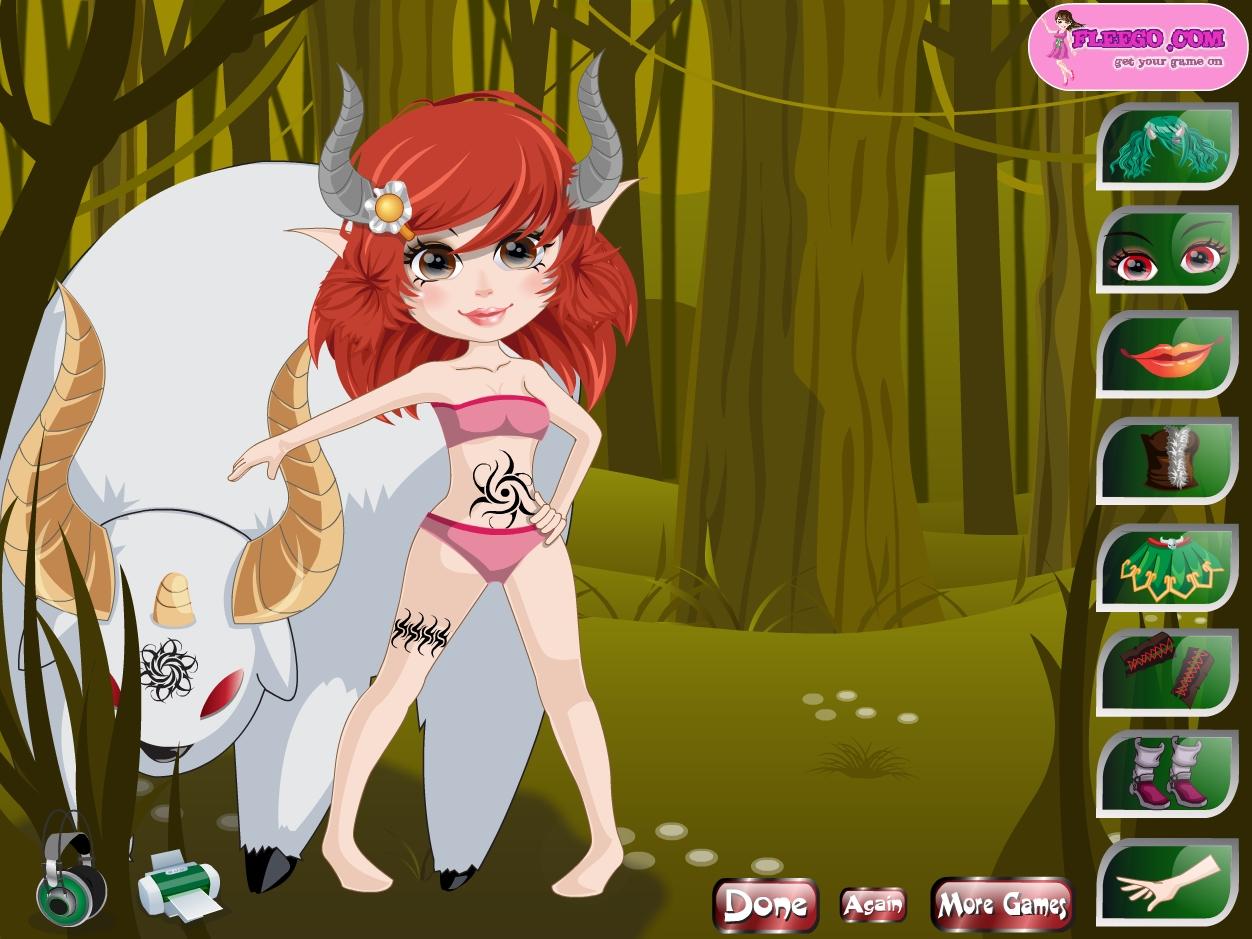Select the arm and hand category
This screenshot has height=939, width=1252.
(1167, 882)
